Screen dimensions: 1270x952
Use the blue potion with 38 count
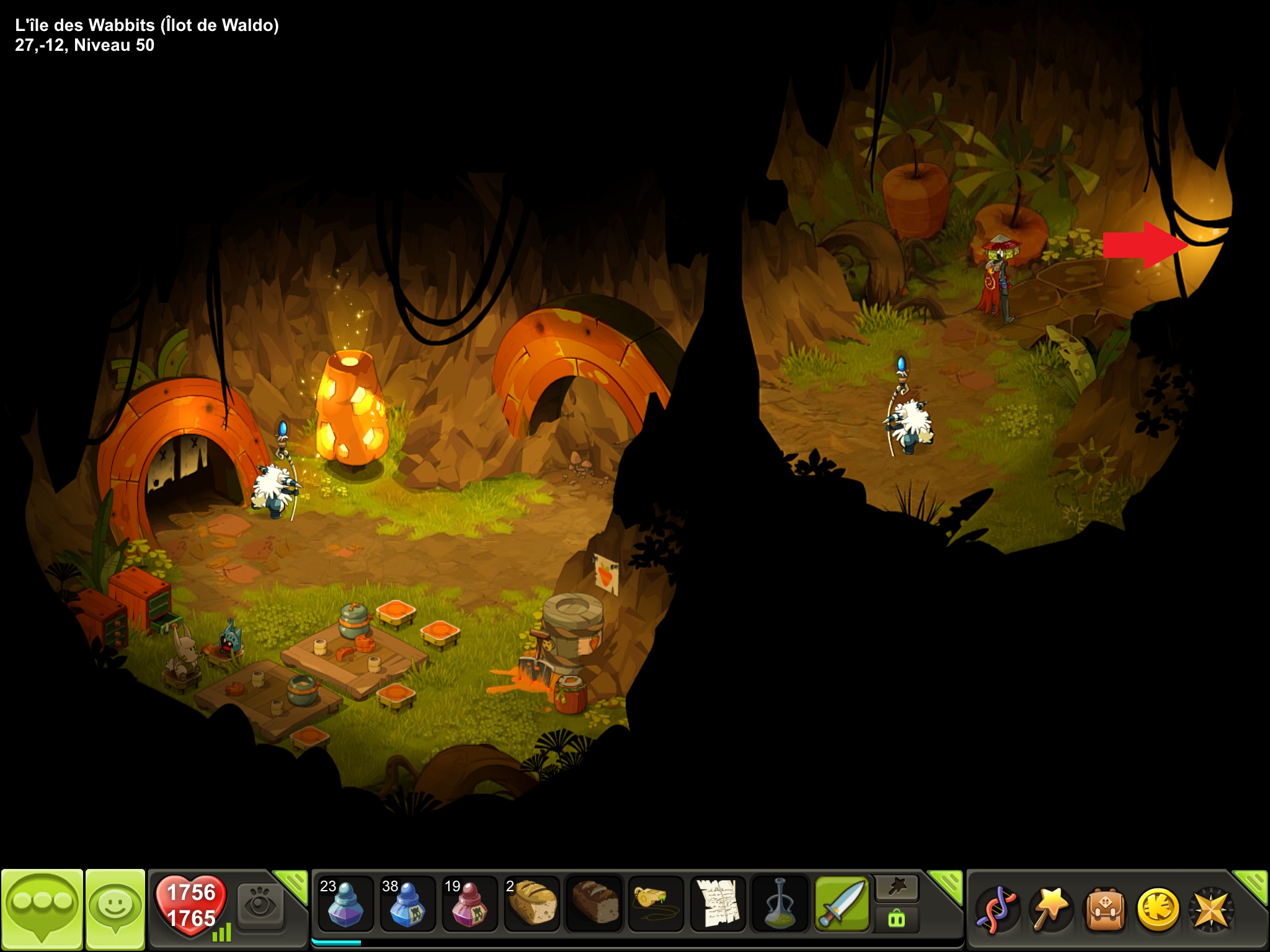click(407, 904)
